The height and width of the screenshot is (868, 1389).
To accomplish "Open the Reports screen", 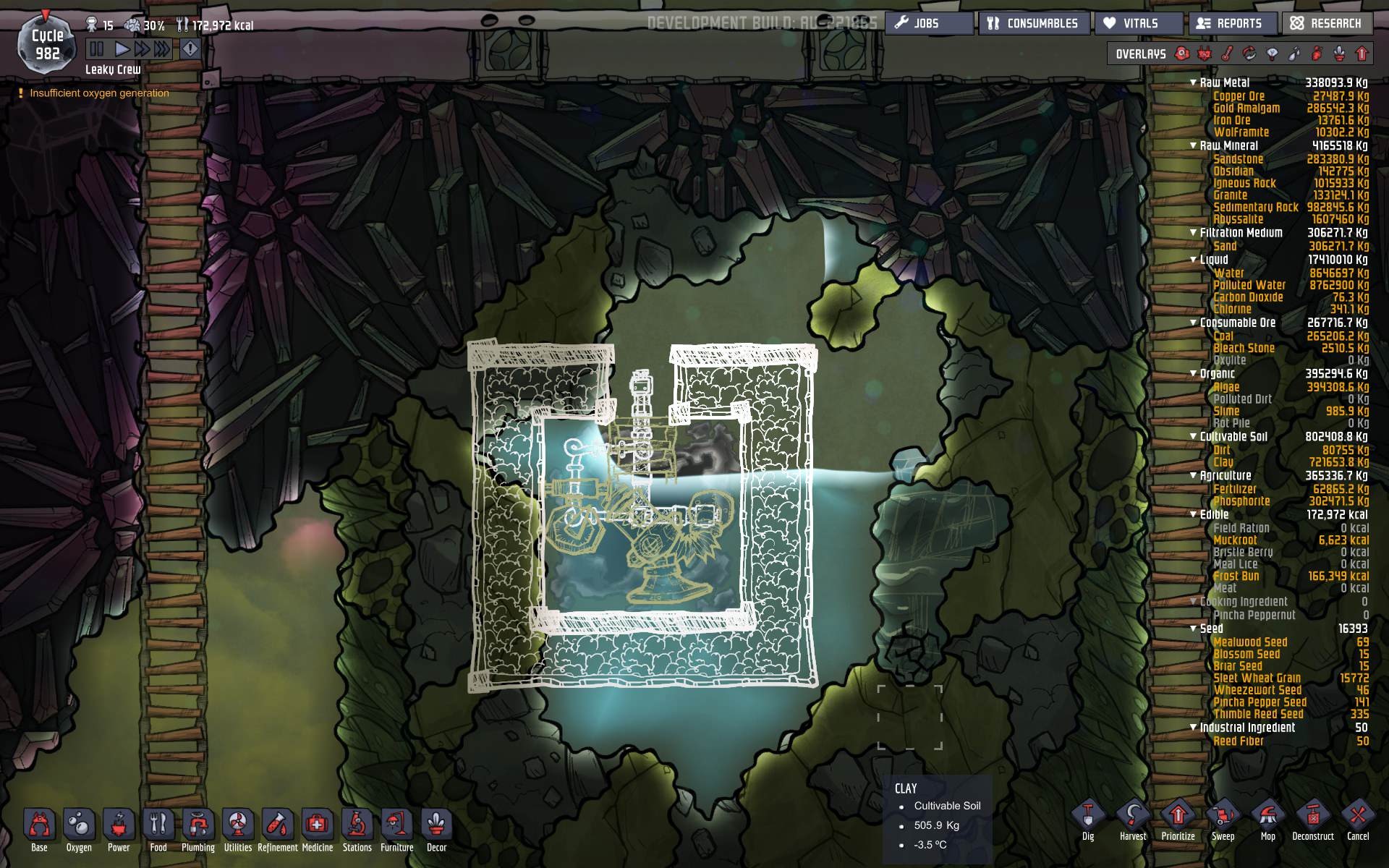I will point(1234,23).
